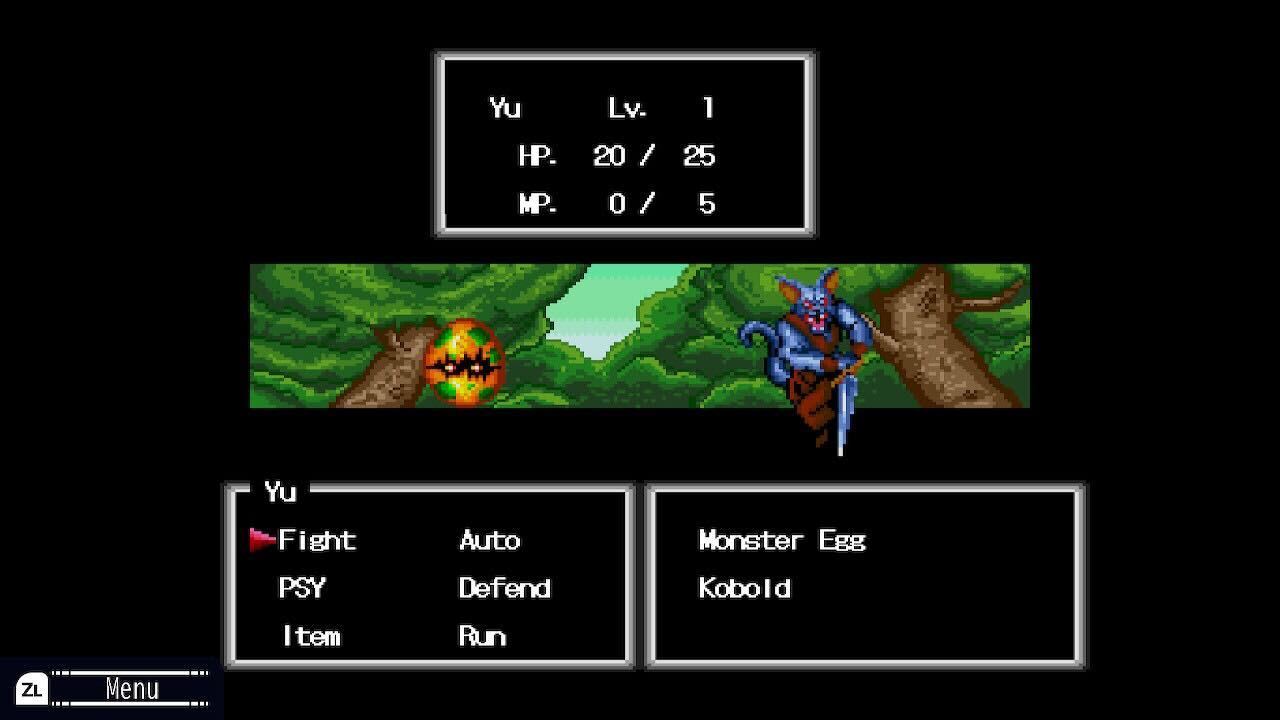
Task: Target the Monster Egg in the enemy list
Action: [x=781, y=540]
